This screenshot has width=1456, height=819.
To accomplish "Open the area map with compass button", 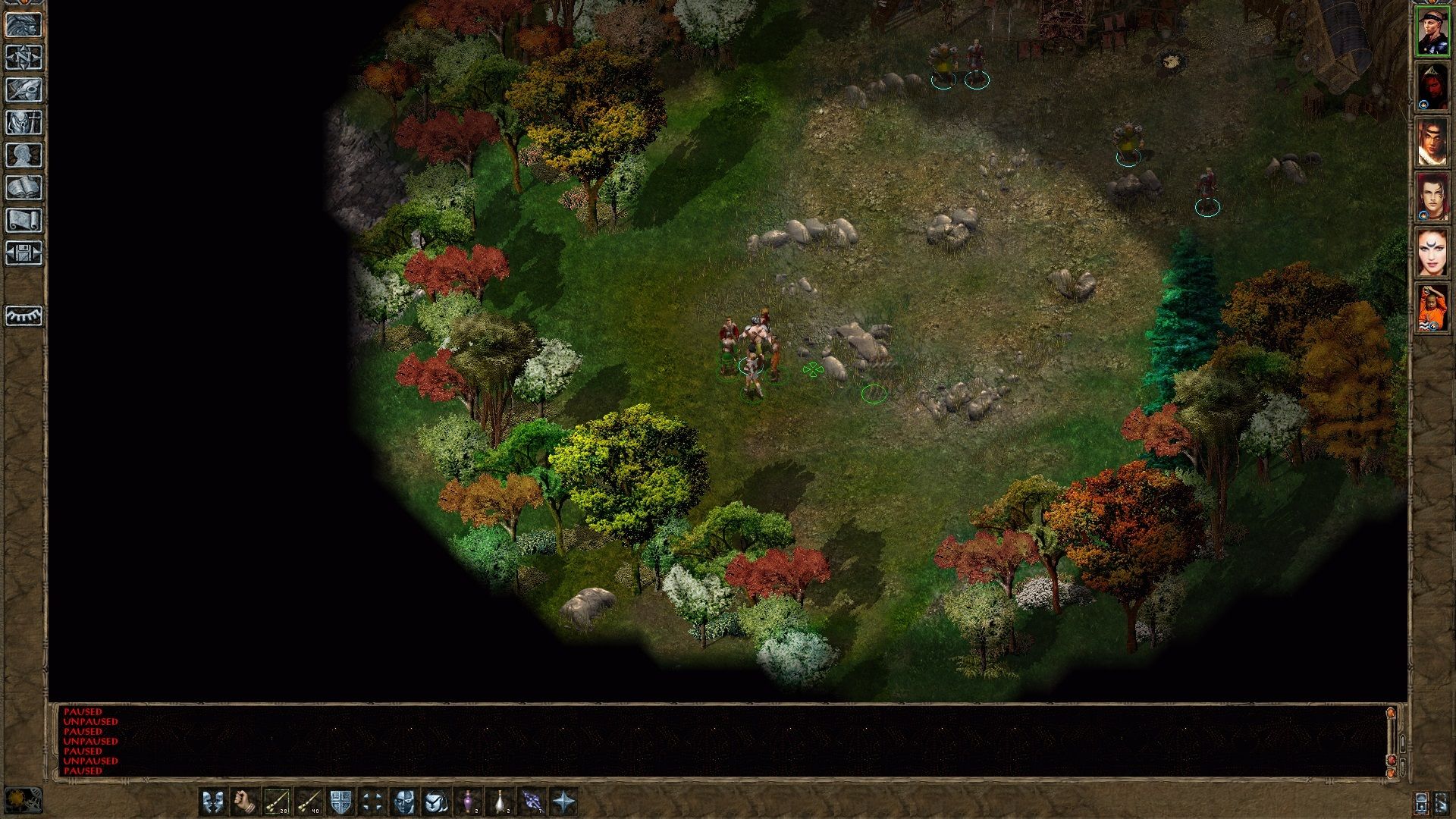I will coord(24,57).
